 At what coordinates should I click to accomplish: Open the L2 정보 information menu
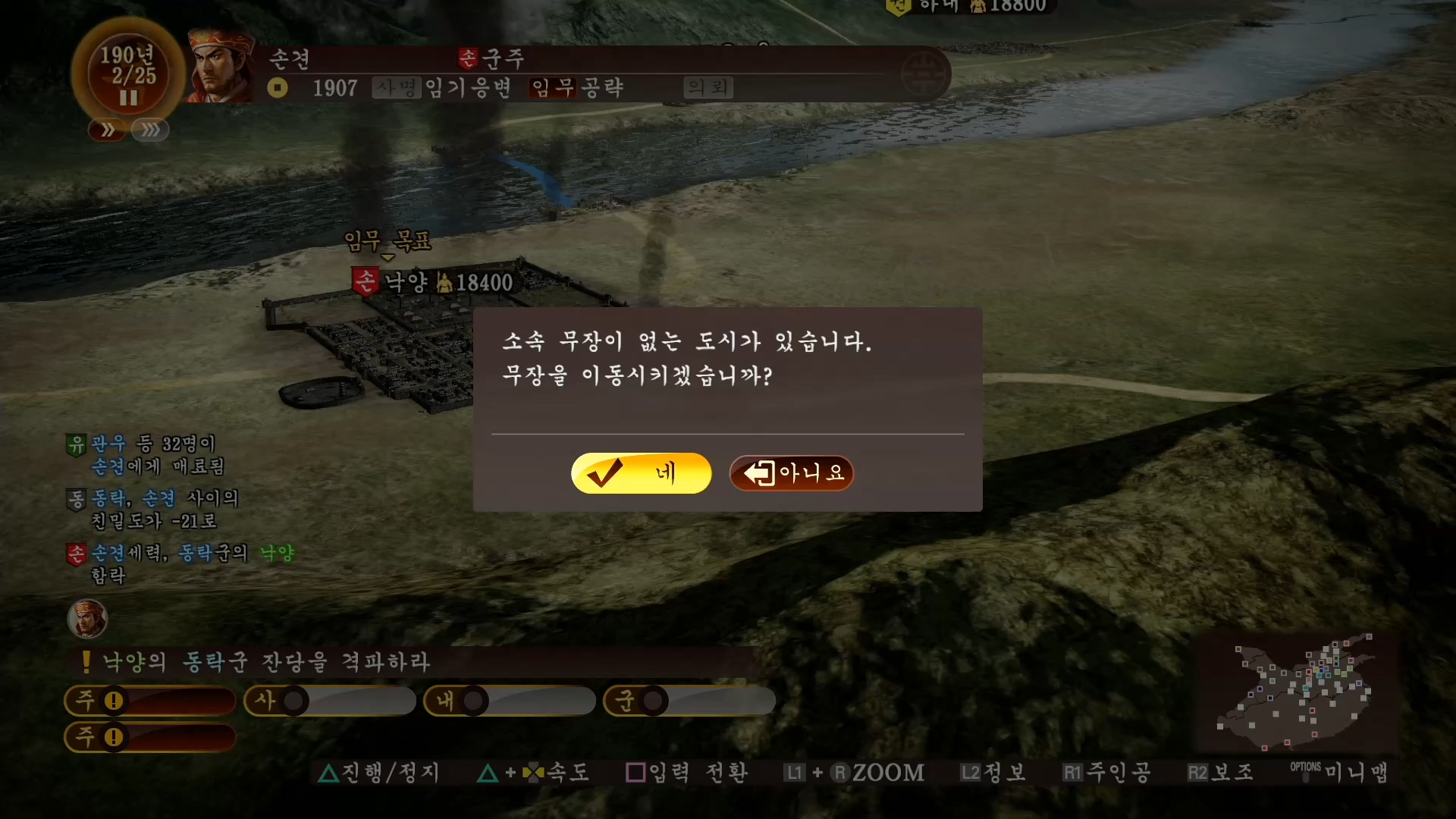tap(993, 772)
